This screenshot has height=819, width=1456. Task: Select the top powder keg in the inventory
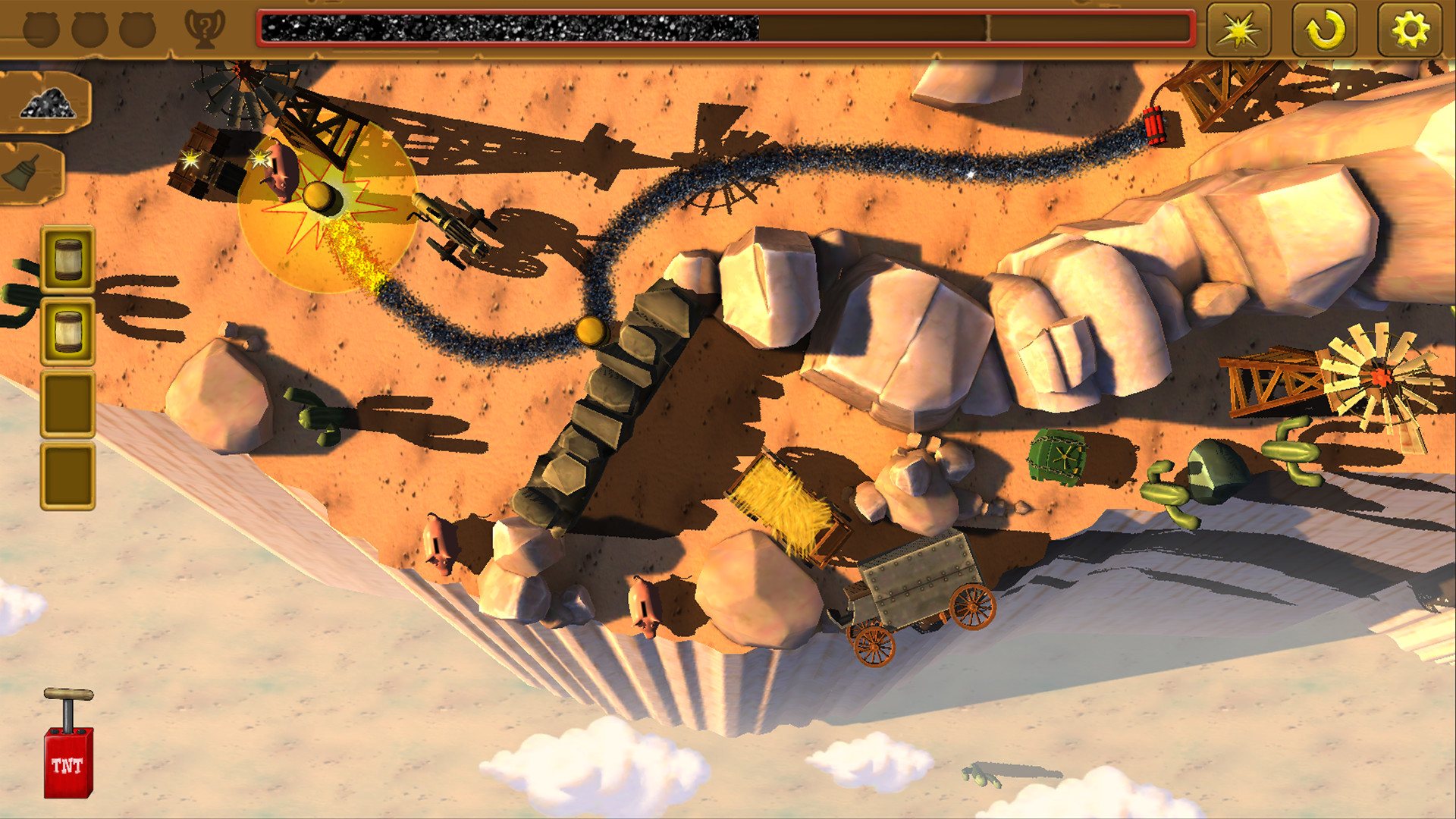[x=67, y=258]
